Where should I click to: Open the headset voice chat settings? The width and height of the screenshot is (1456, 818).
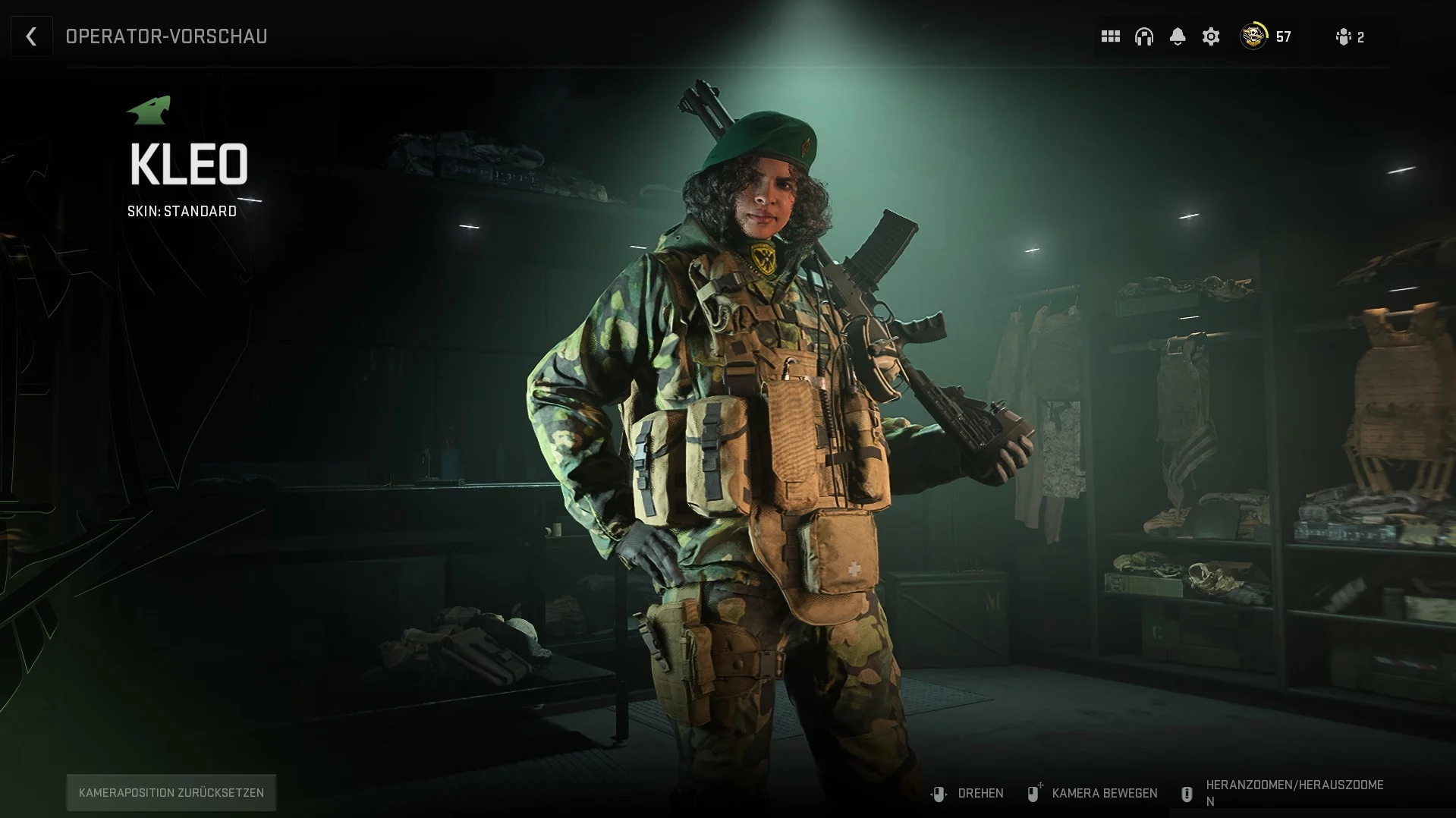tap(1143, 36)
